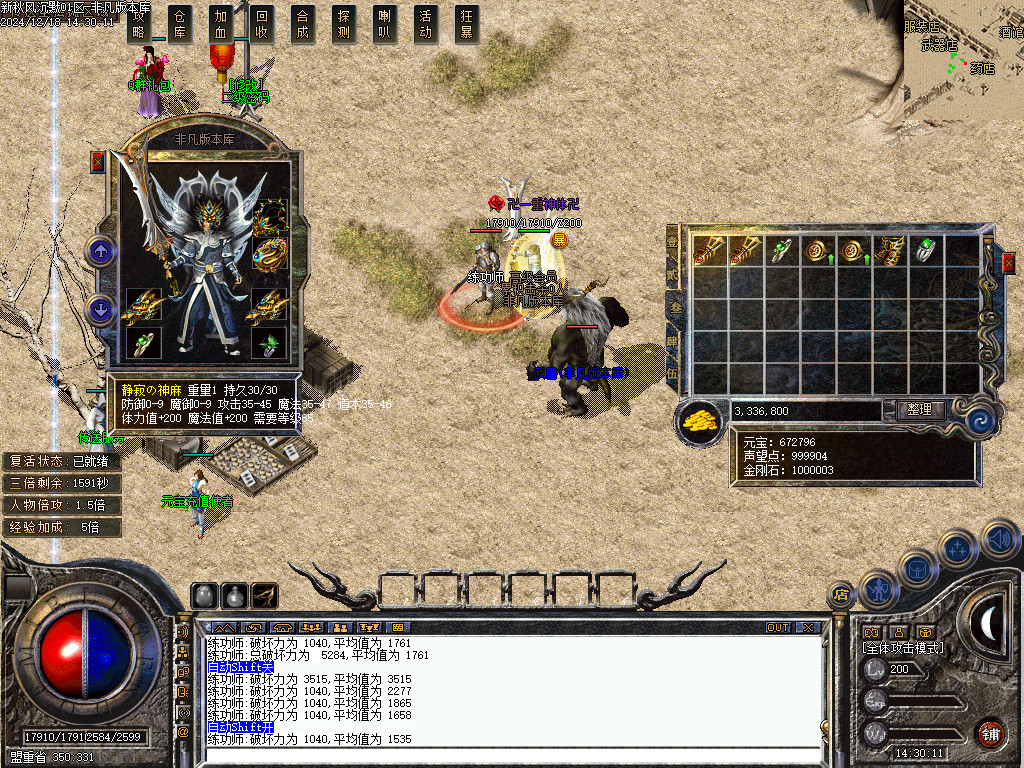
Task: Activate the 探测 detect button
Action: [x=344, y=23]
